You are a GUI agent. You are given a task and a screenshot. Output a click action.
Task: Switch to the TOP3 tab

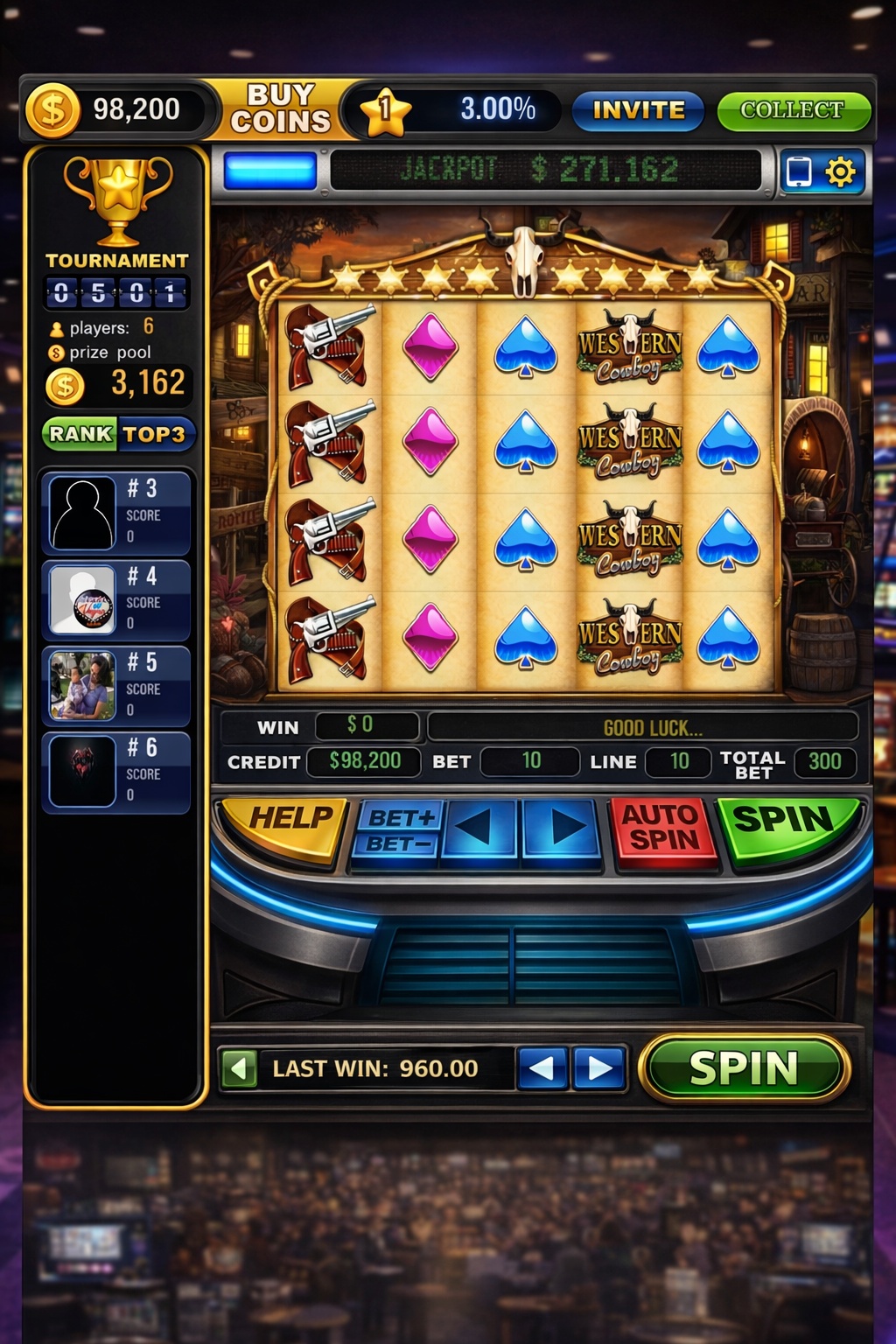tap(154, 434)
